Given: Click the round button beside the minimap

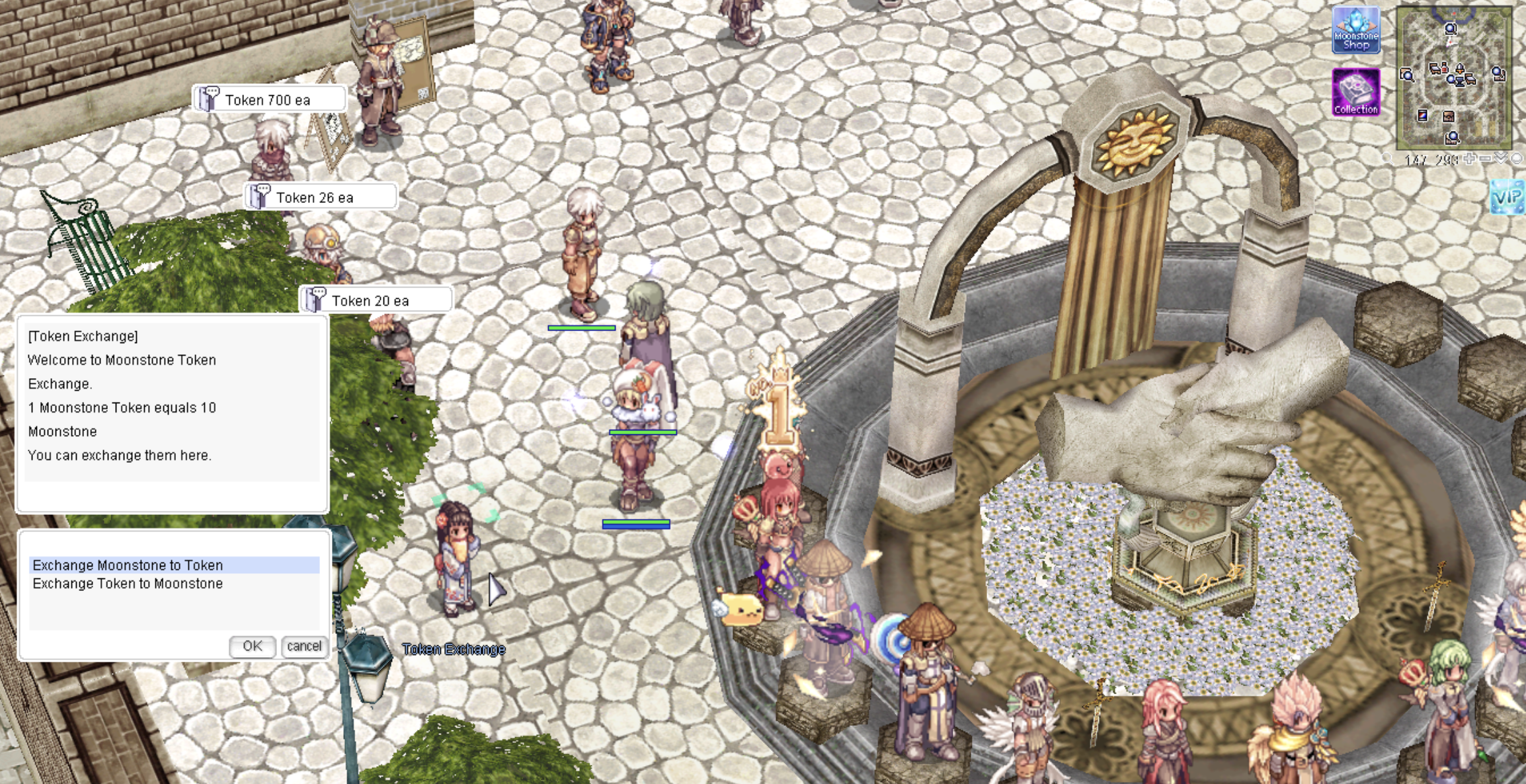Looking at the screenshot, I should [x=1517, y=159].
